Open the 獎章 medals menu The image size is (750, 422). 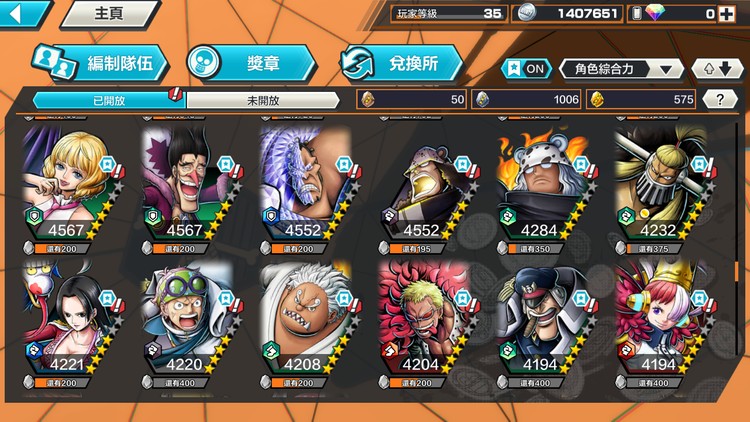coord(251,63)
